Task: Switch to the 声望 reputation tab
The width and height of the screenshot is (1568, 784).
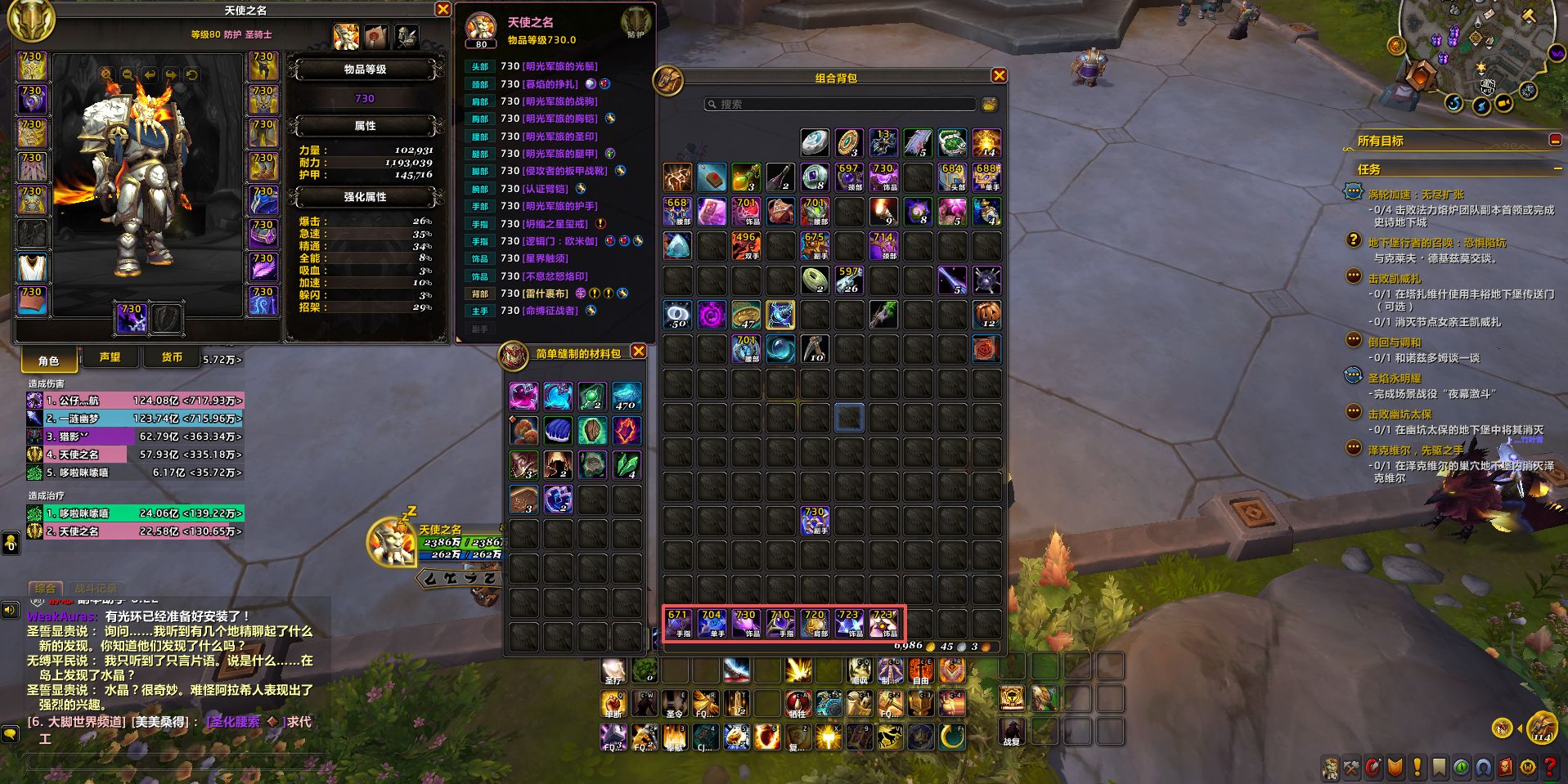Action: click(x=110, y=357)
